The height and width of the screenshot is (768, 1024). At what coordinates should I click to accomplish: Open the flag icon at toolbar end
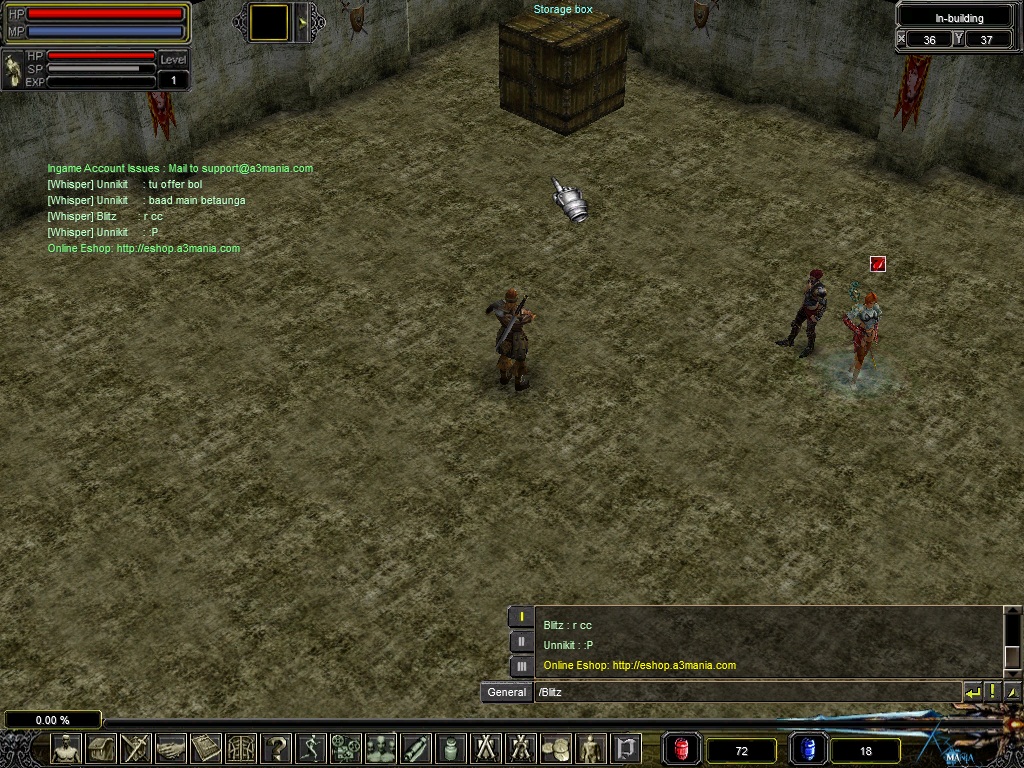click(626, 748)
